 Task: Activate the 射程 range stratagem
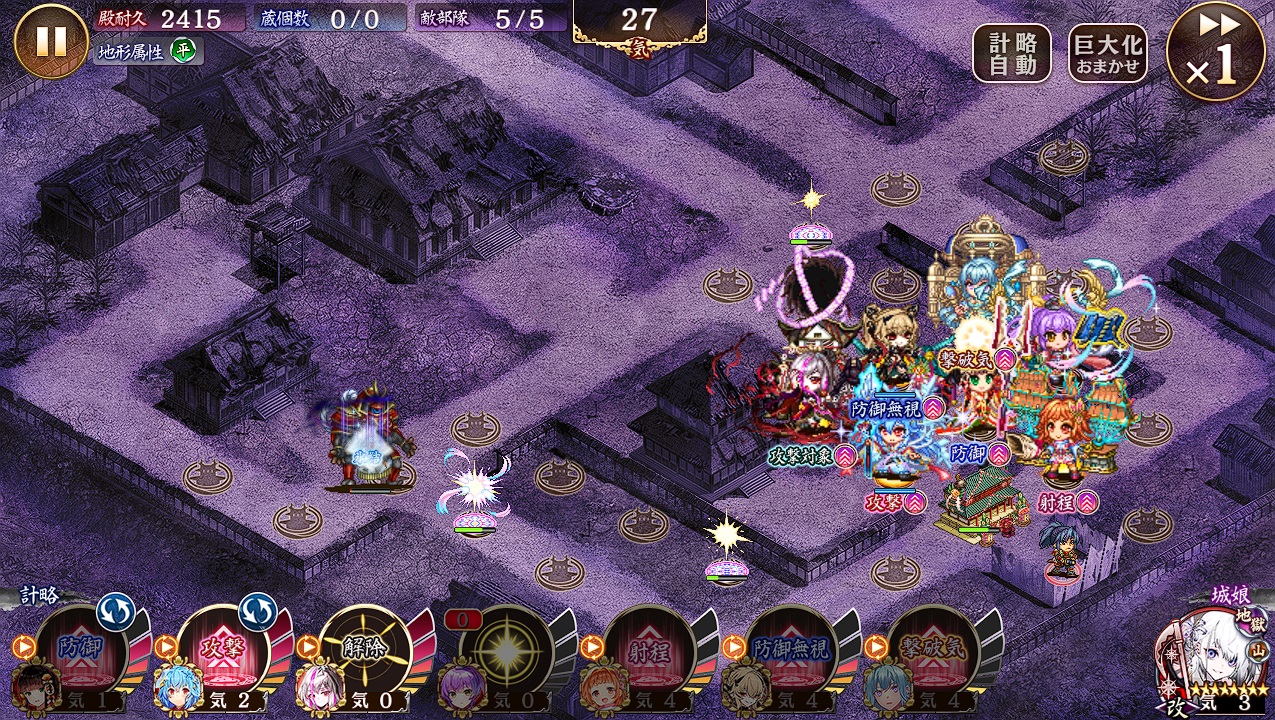click(648, 650)
